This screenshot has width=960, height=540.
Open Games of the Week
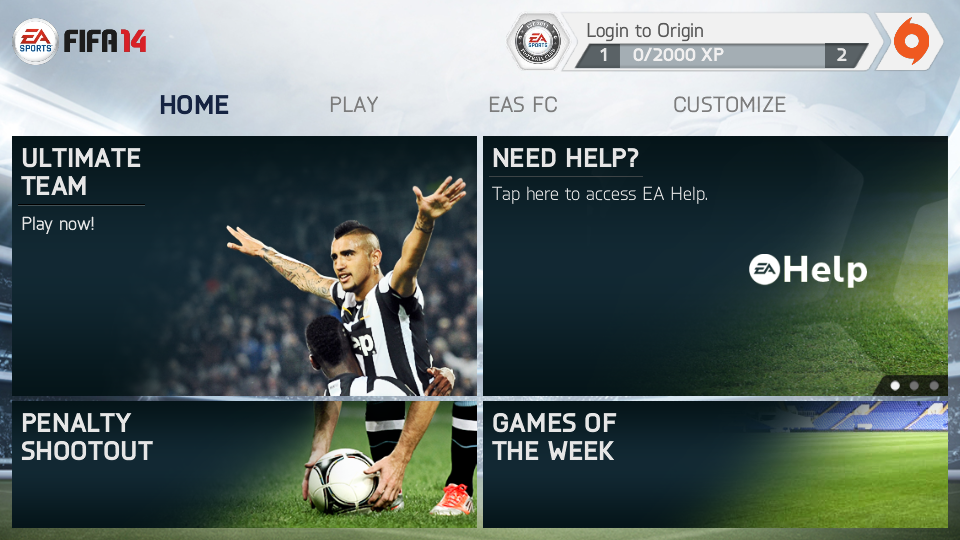click(715, 464)
